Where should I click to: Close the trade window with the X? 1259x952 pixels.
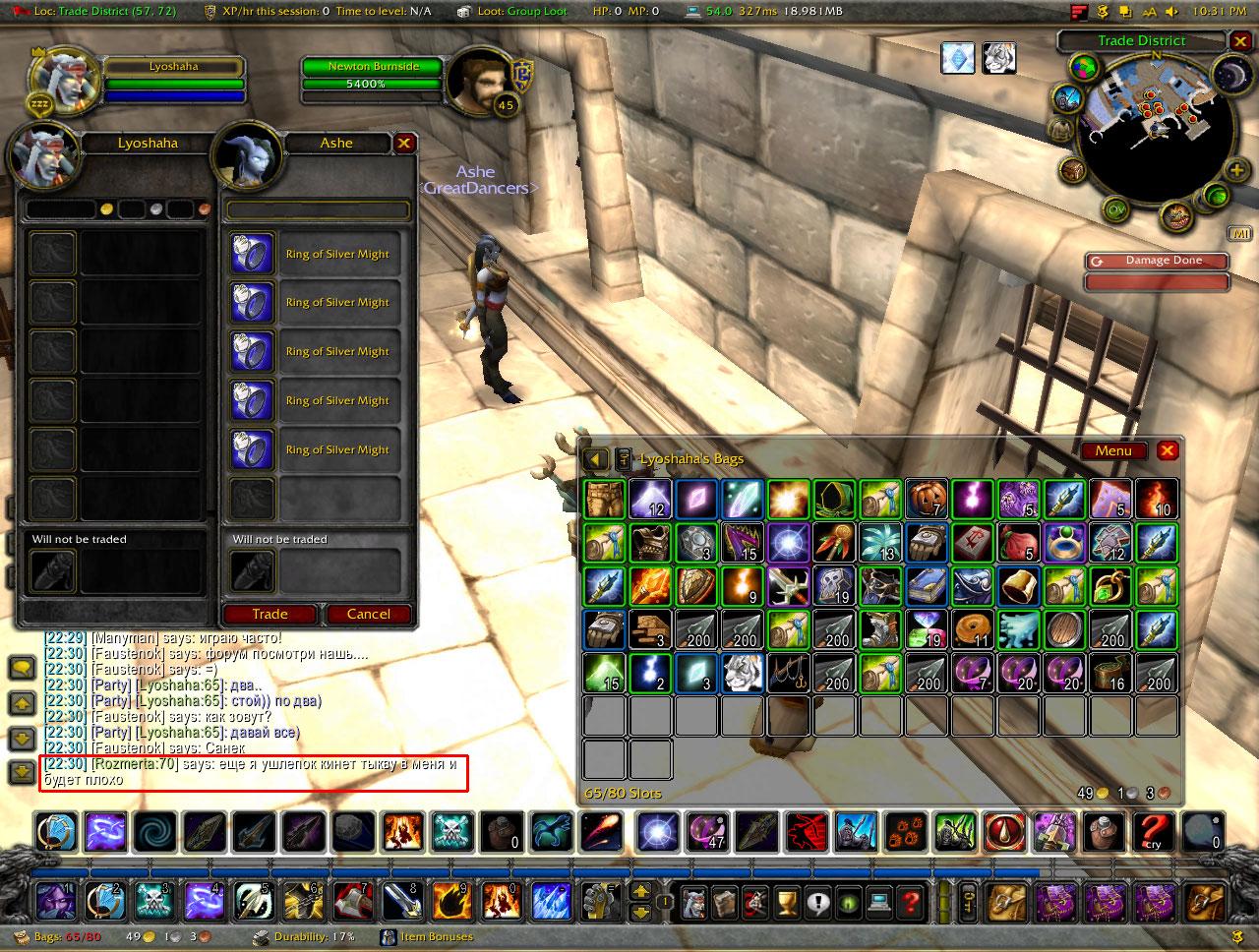coord(403,144)
